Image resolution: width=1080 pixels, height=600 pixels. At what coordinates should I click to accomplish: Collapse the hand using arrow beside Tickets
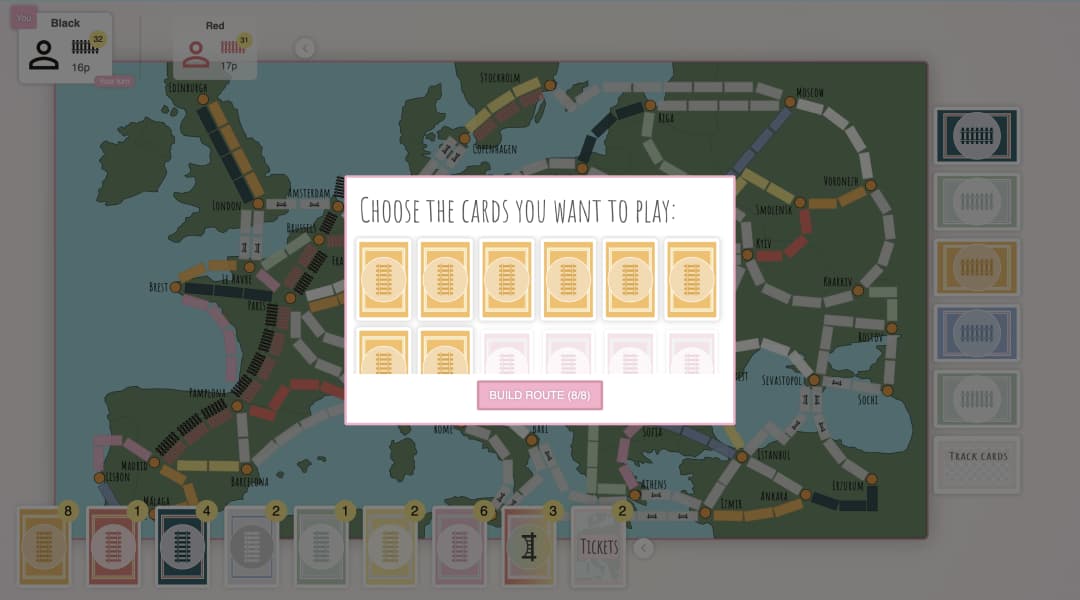coord(644,547)
